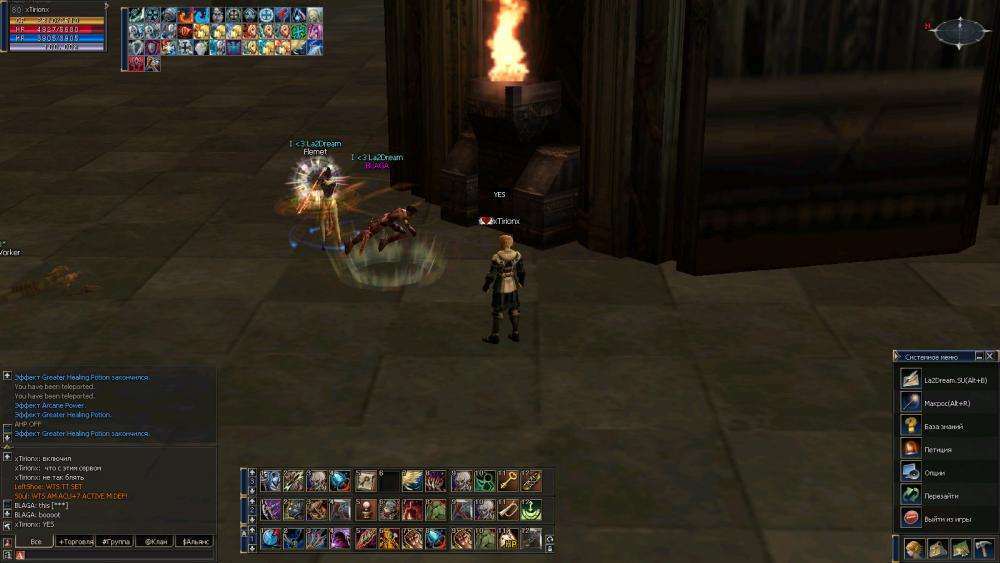Open the hammer icon in bottom-right menu bar
Screen dimensions: 1000x563
pos(982,549)
